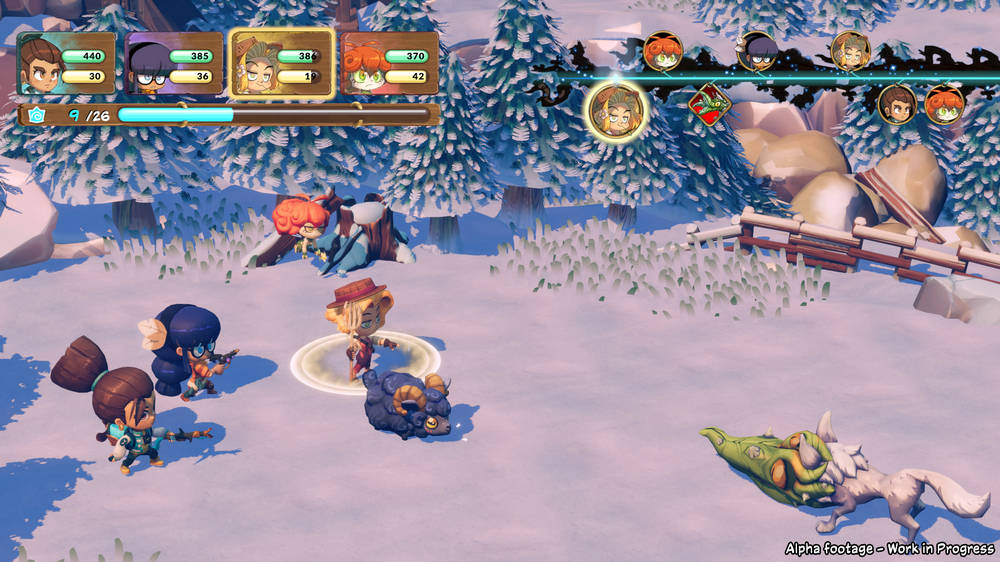Choose the brown-haired boy's turn order marker
The image size is (1000, 562).
(897, 104)
